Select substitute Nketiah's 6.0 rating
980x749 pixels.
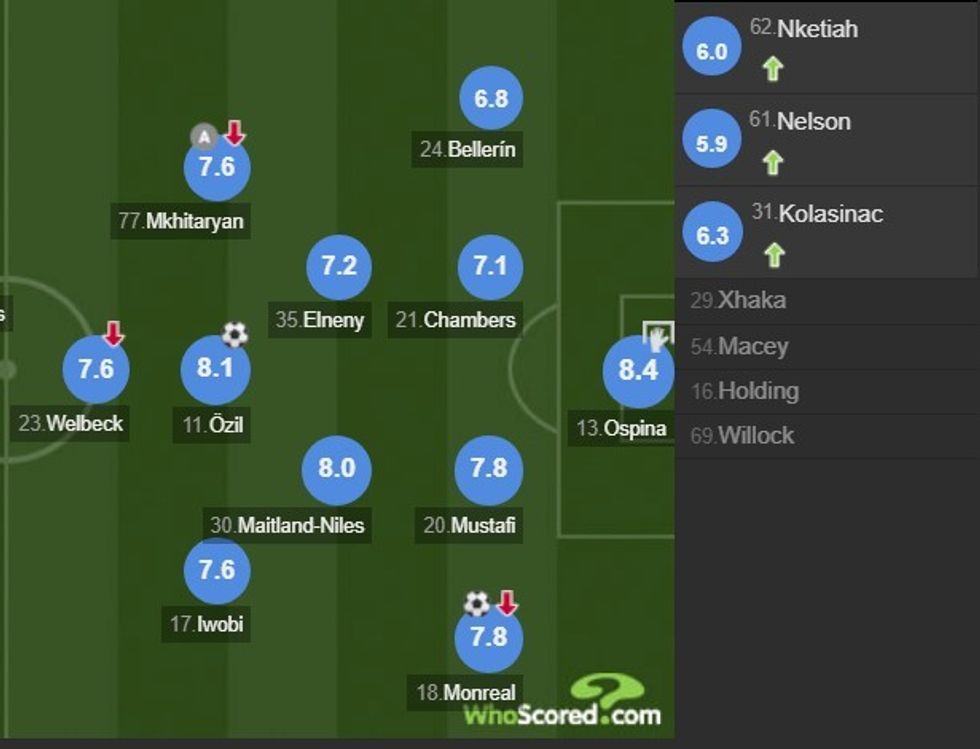[711, 51]
